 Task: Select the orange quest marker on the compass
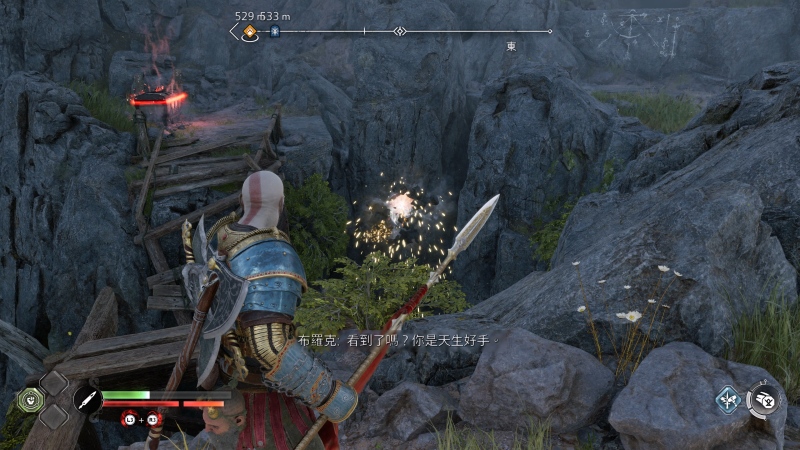[x=250, y=32]
